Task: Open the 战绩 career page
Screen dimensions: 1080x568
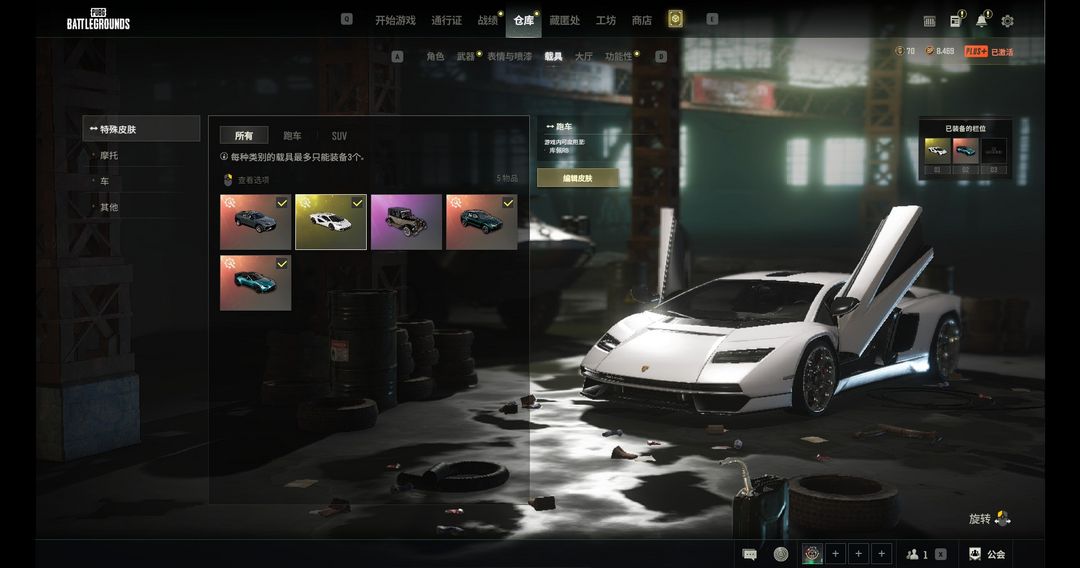Action: (487, 20)
